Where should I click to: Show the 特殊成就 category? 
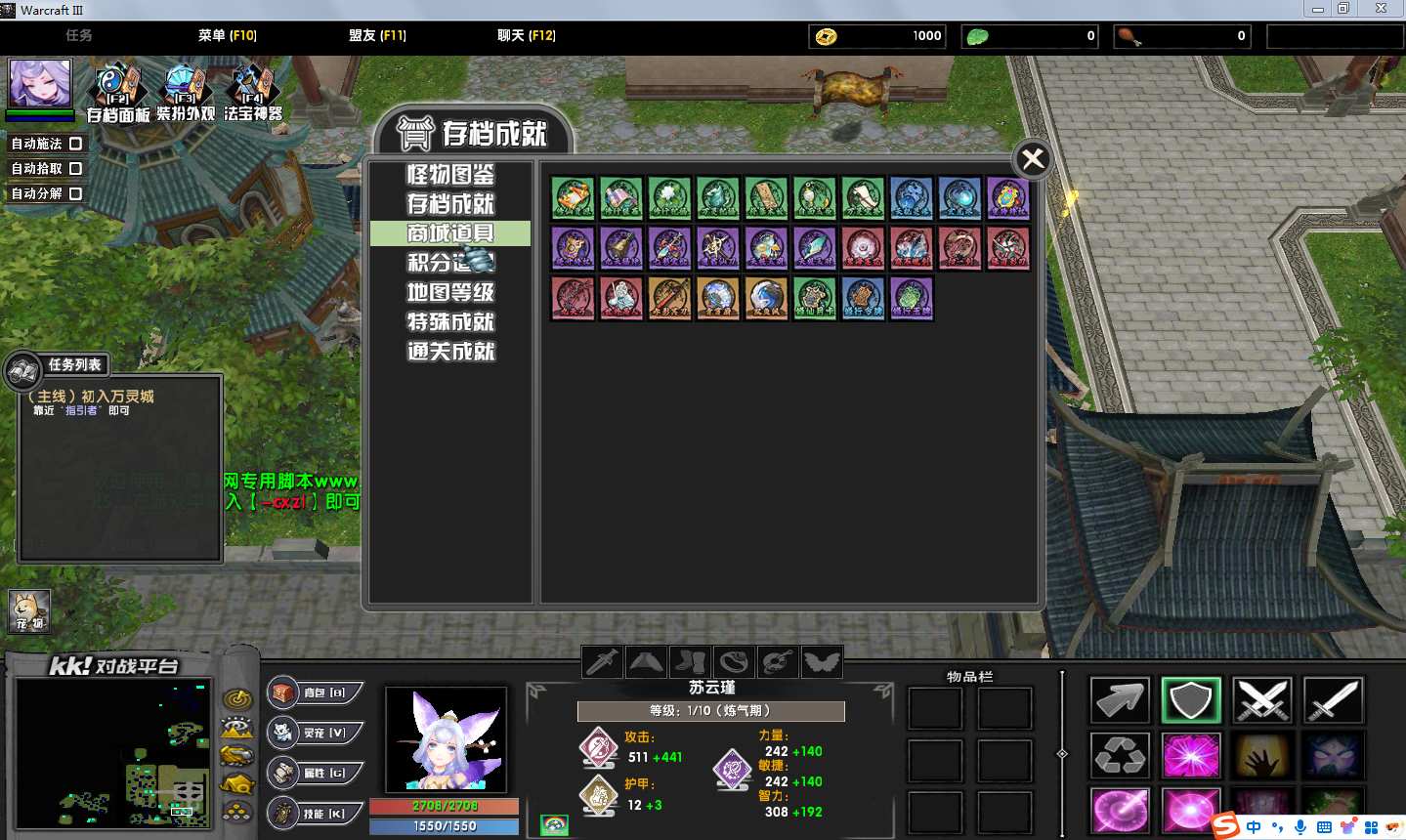point(450,321)
